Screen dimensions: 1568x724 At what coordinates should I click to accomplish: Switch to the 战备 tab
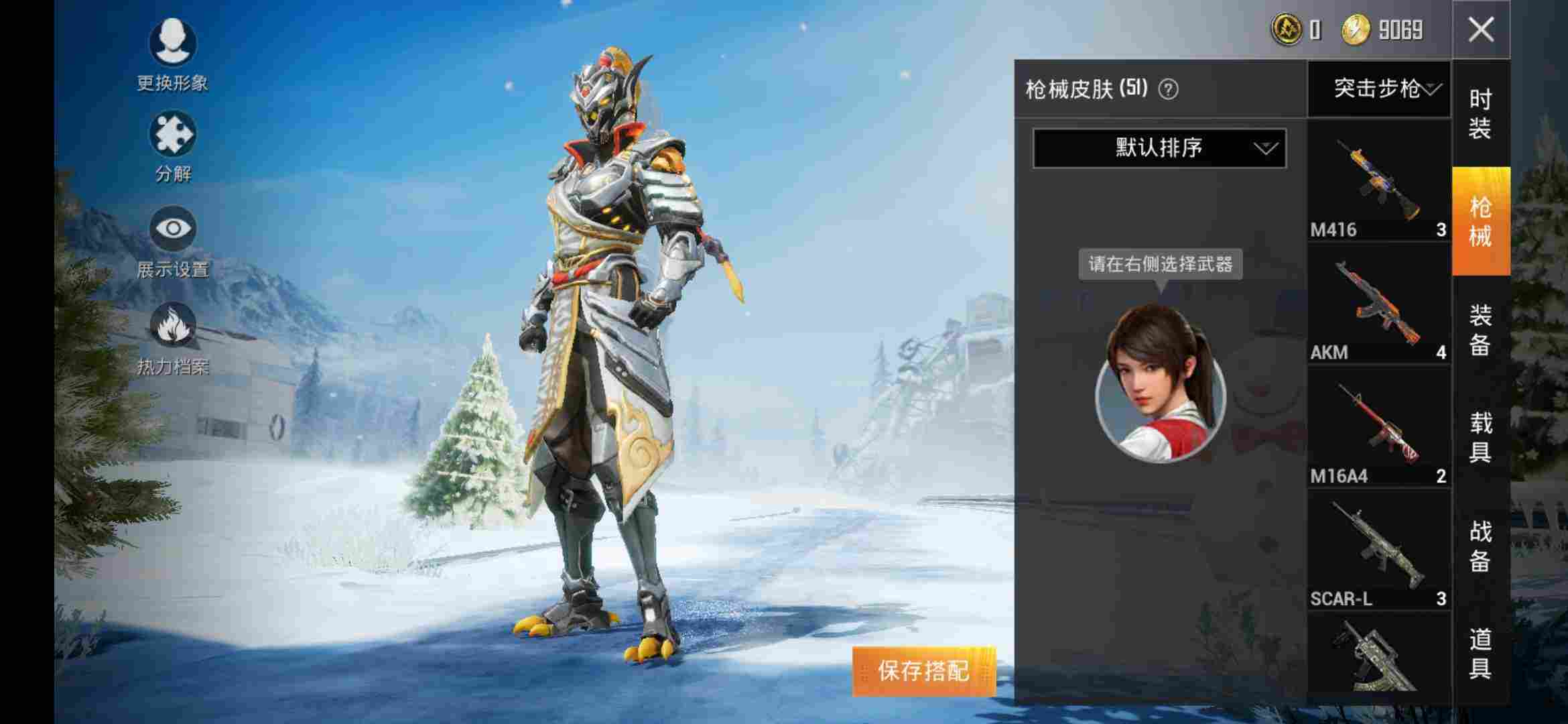[x=1480, y=546]
